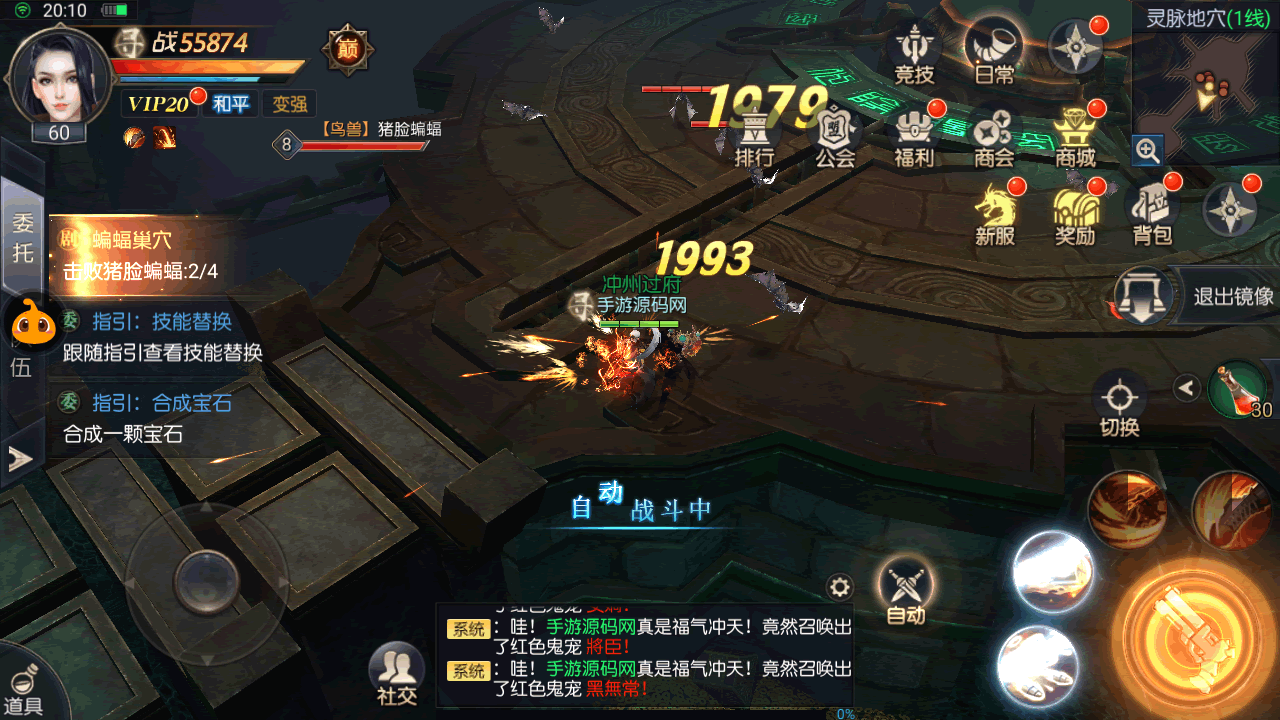Open the player character portrait
Image resolution: width=1280 pixels, height=720 pixels.
click(58, 80)
